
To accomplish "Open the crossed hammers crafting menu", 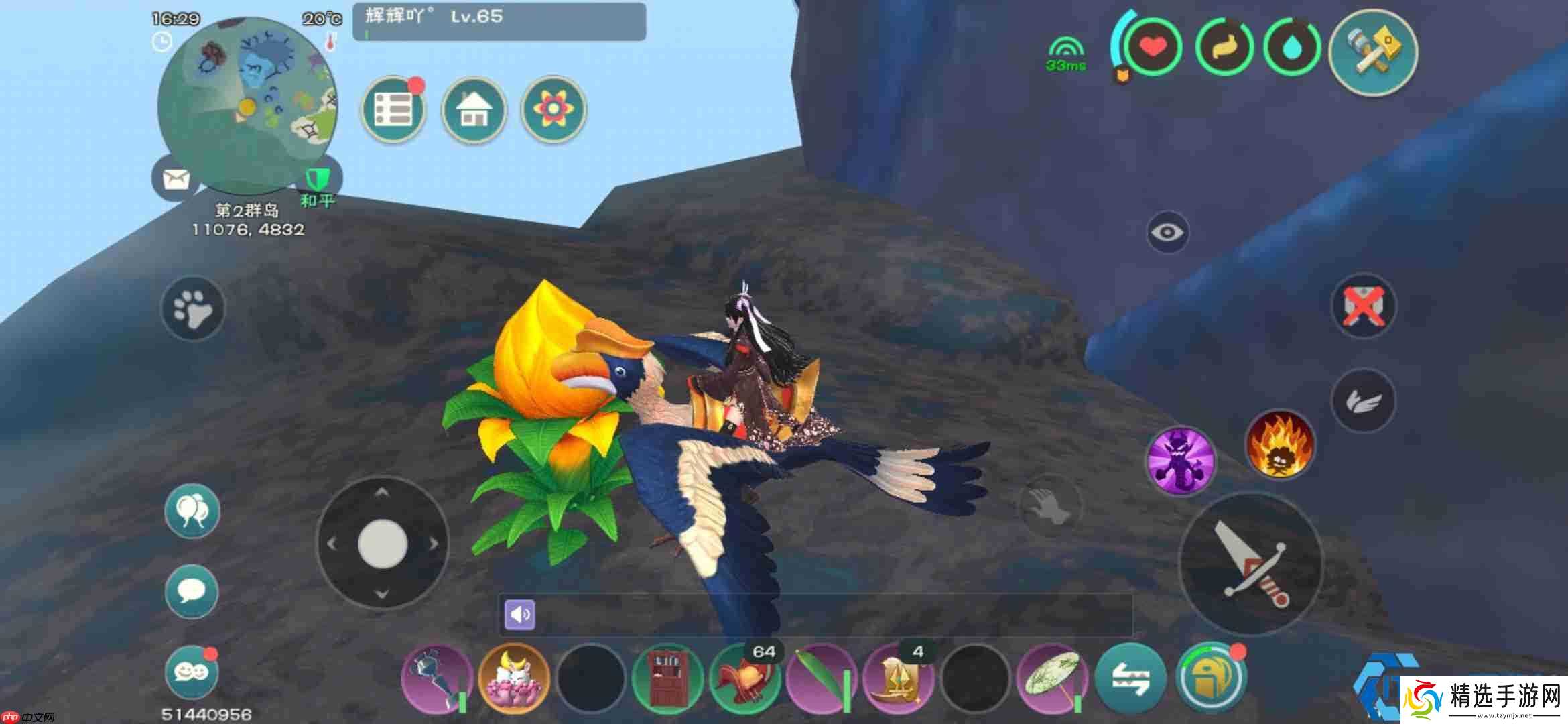I will [x=1374, y=52].
